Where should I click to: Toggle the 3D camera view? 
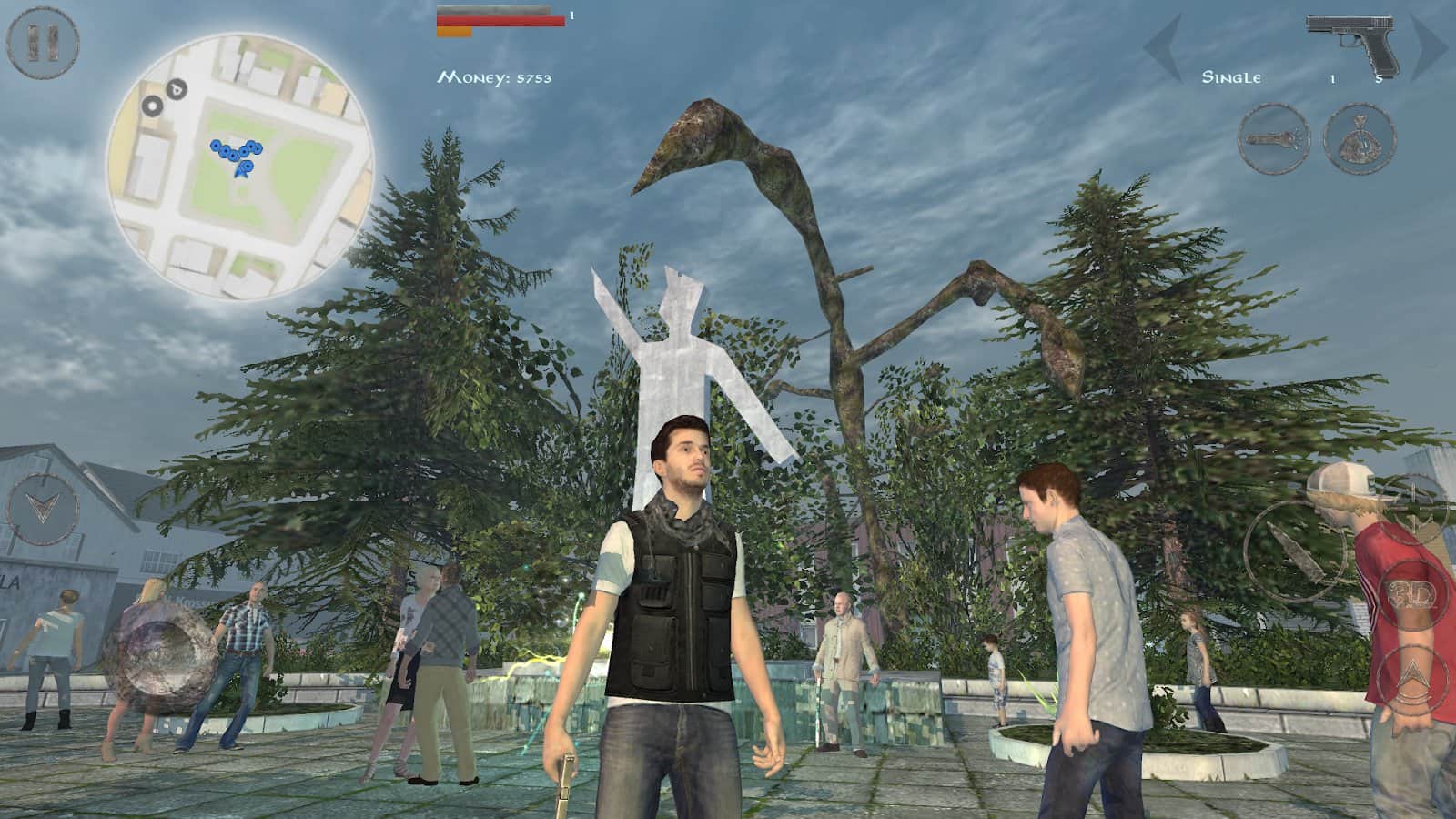pos(1411,596)
